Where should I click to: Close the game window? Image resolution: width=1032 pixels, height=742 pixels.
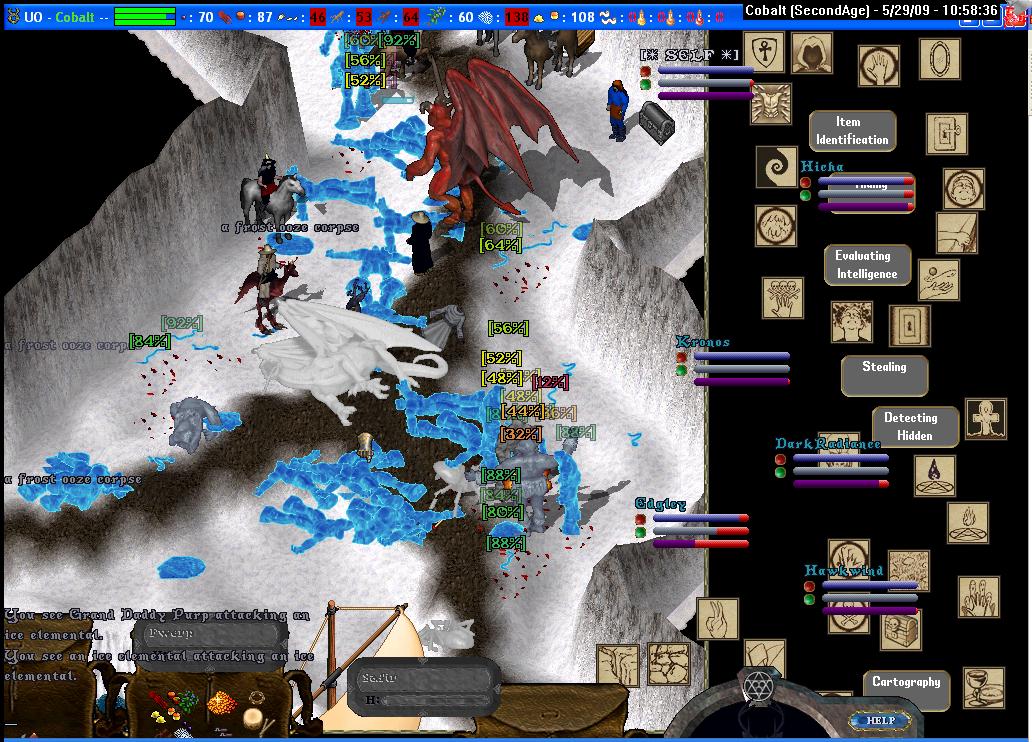tap(1020, 10)
